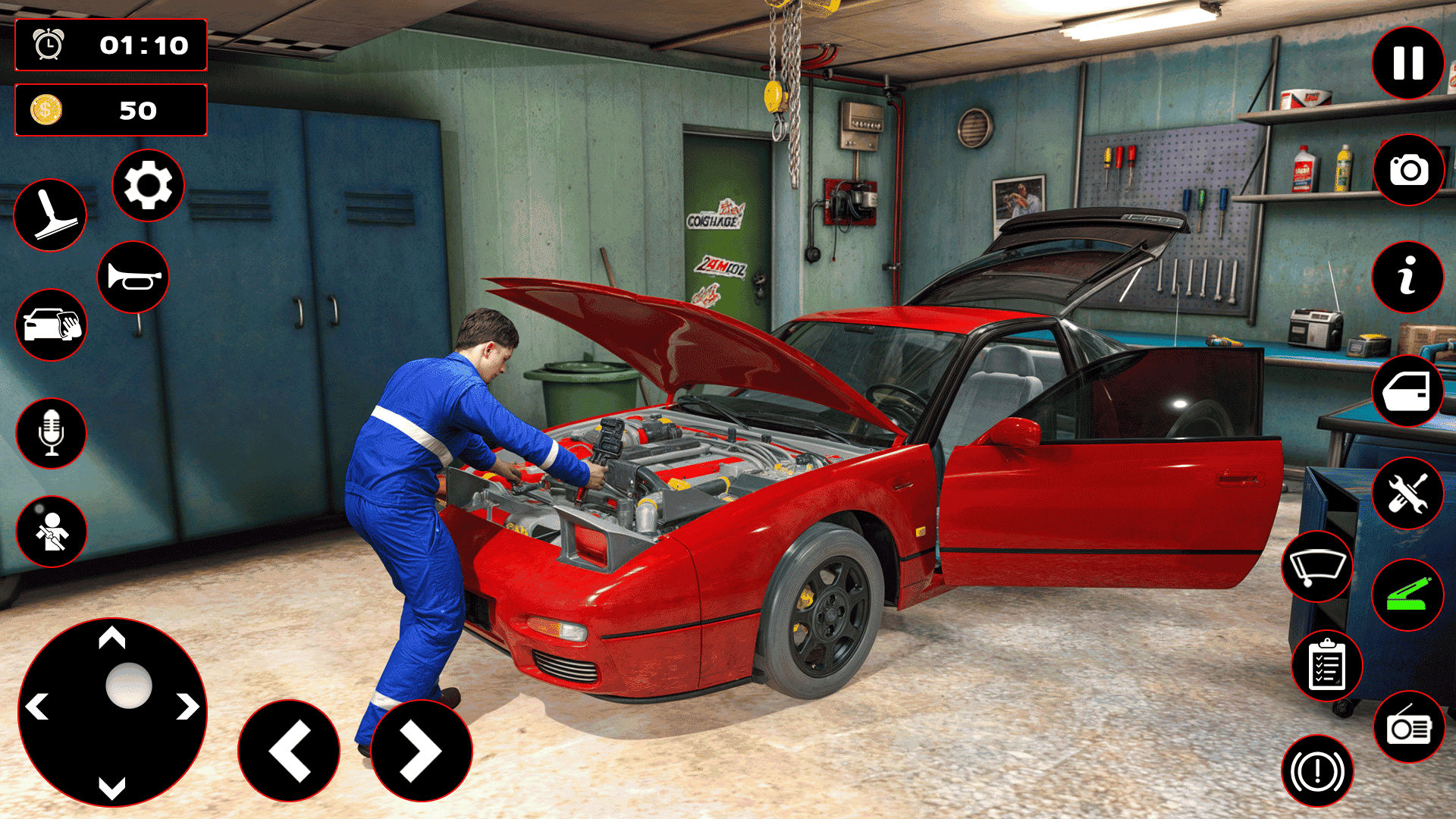This screenshot has height=819, width=1456.
Task: Toggle the squeegee cleaning tool
Action: point(50,215)
